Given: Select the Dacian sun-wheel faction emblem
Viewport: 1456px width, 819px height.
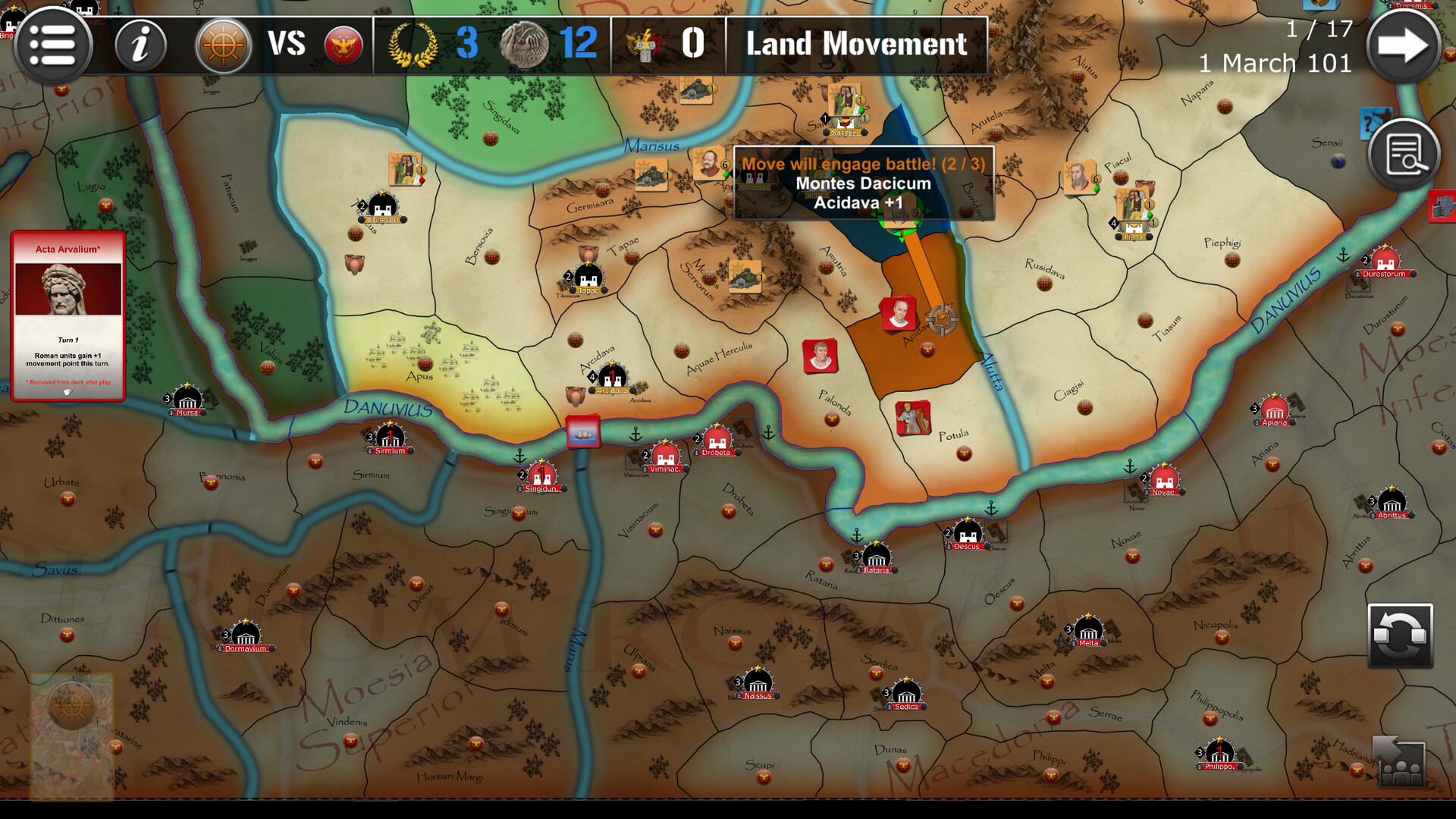Looking at the screenshot, I should click(x=223, y=45).
